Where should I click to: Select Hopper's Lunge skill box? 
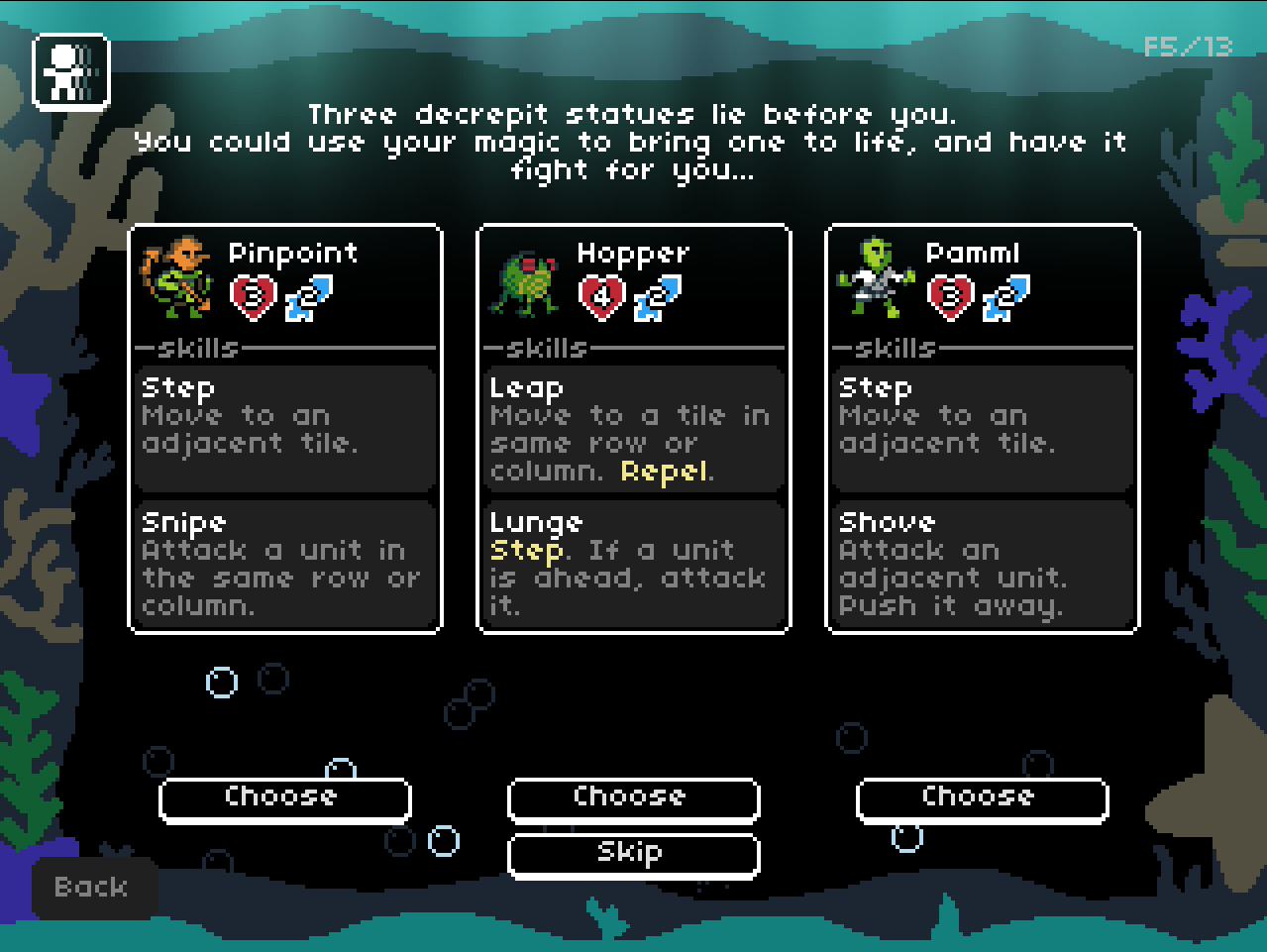pos(634,564)
